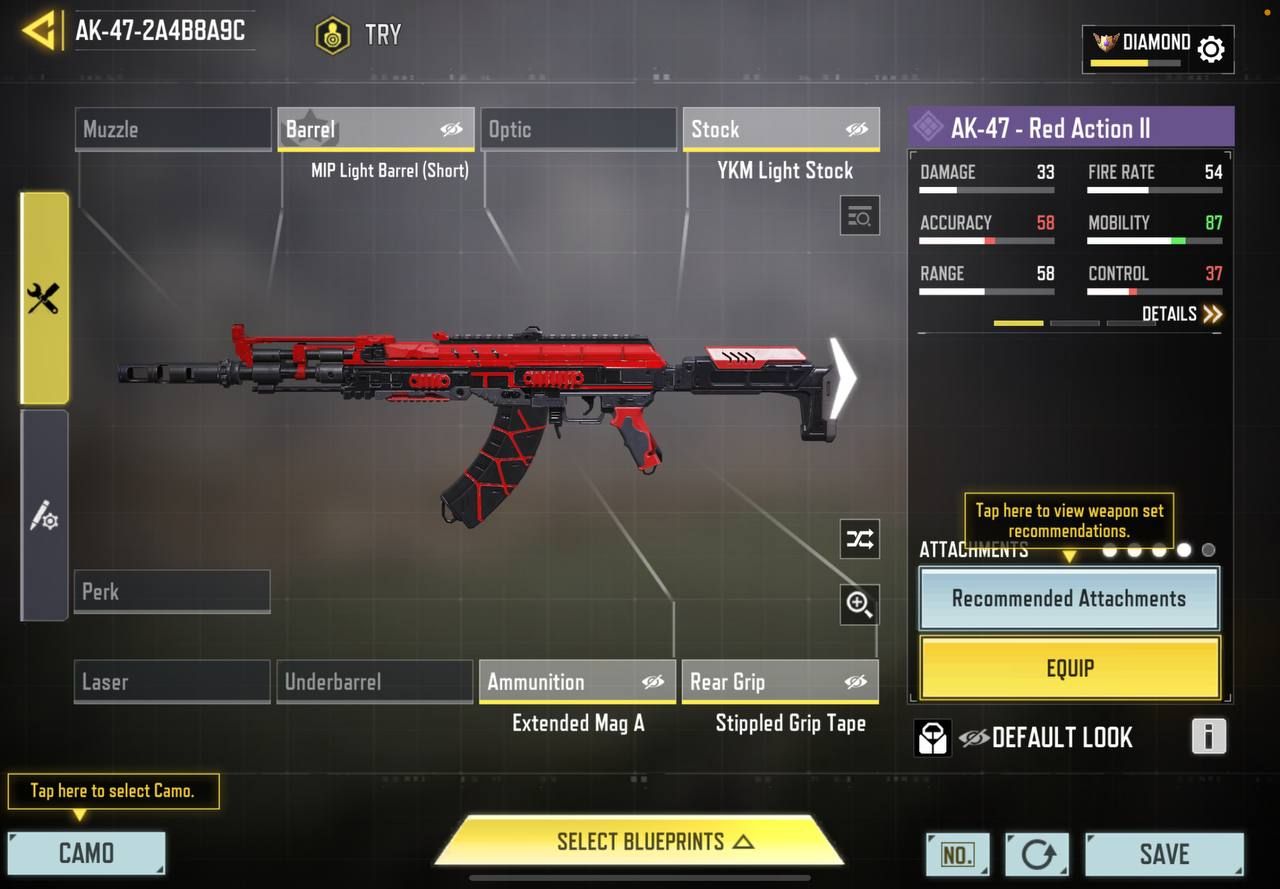1280x889 pixels.
Task: Open the CAMO selection
Action: (86, 853)
